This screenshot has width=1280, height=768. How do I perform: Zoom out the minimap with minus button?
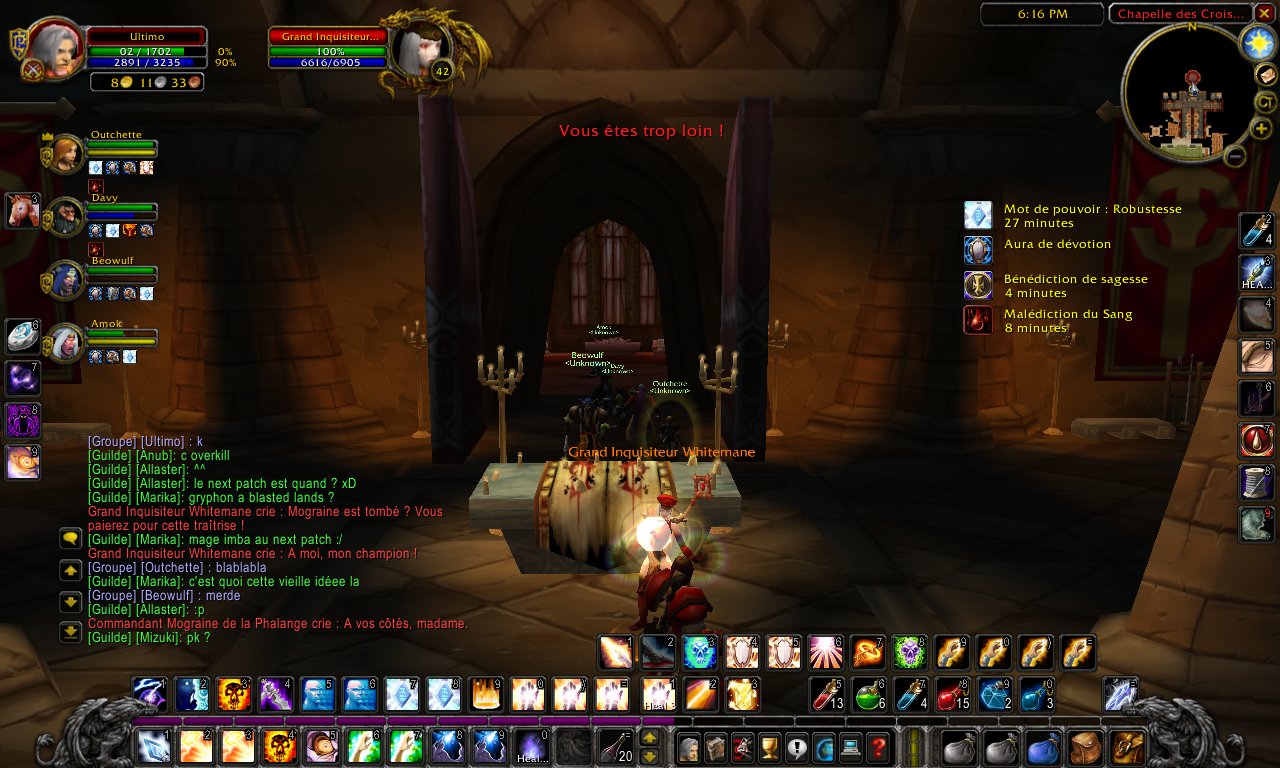click(x=1235, y=156)
